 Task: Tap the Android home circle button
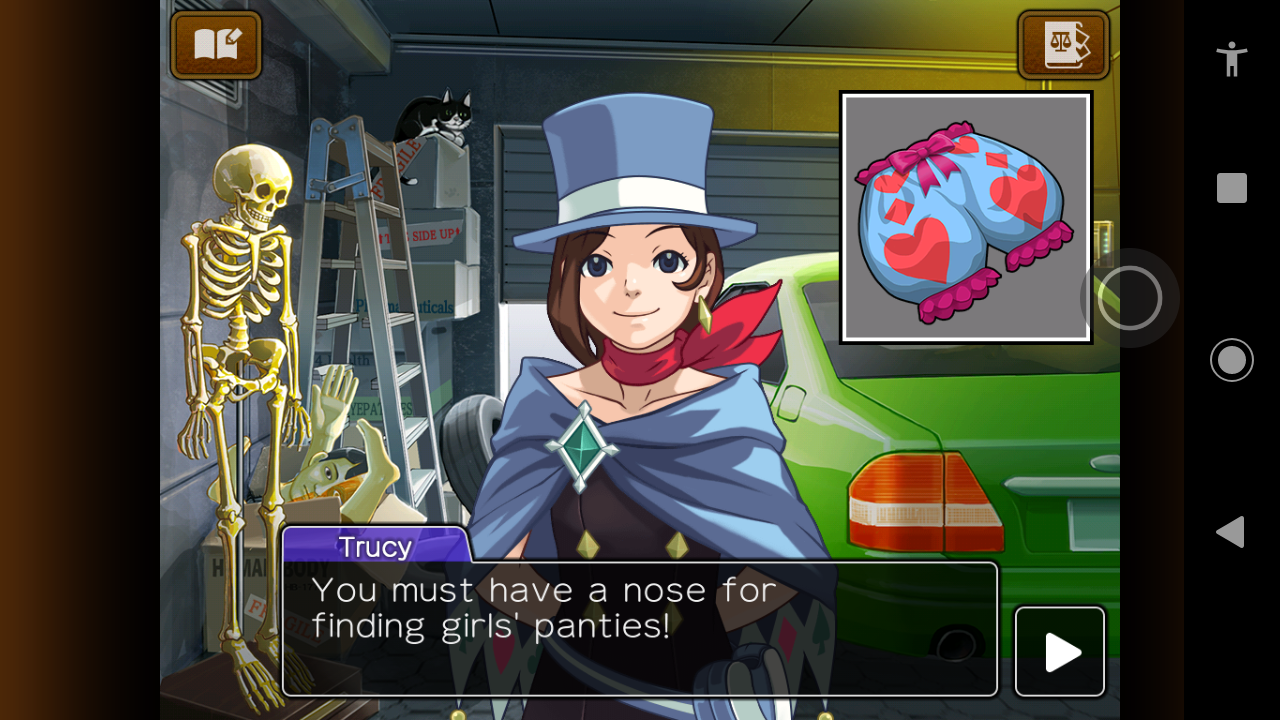coord(1232,360)
